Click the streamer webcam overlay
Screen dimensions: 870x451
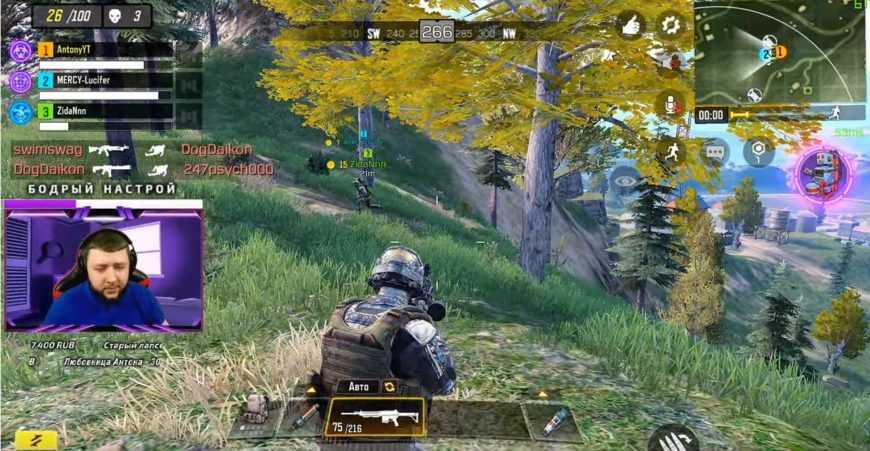coord(103,268)
